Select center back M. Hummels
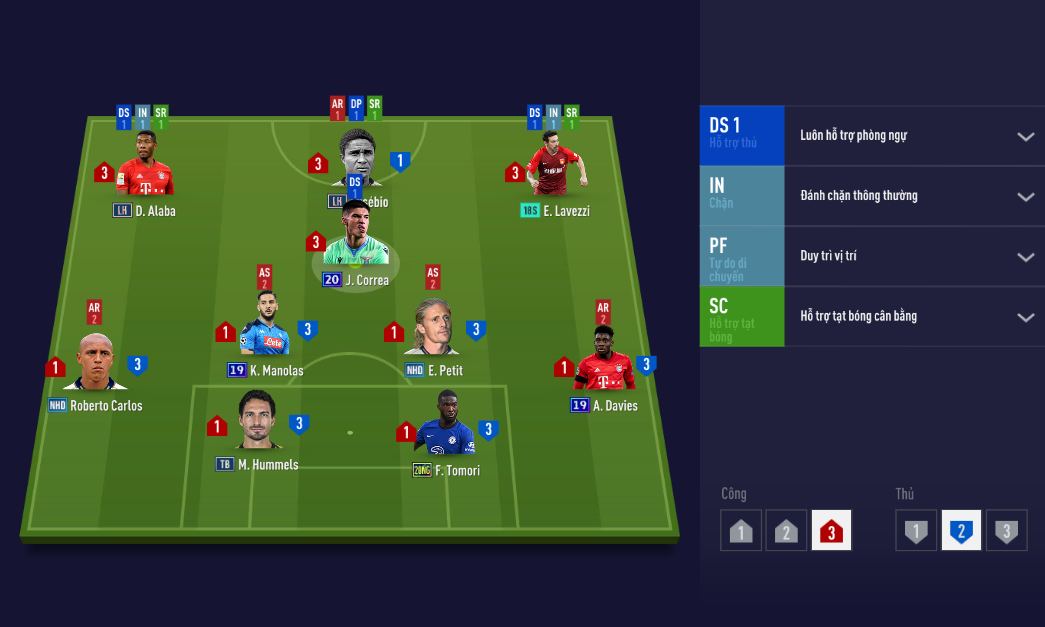Image resolution: width=1045 pixels, height=627 pixels. tap(258, 422)
